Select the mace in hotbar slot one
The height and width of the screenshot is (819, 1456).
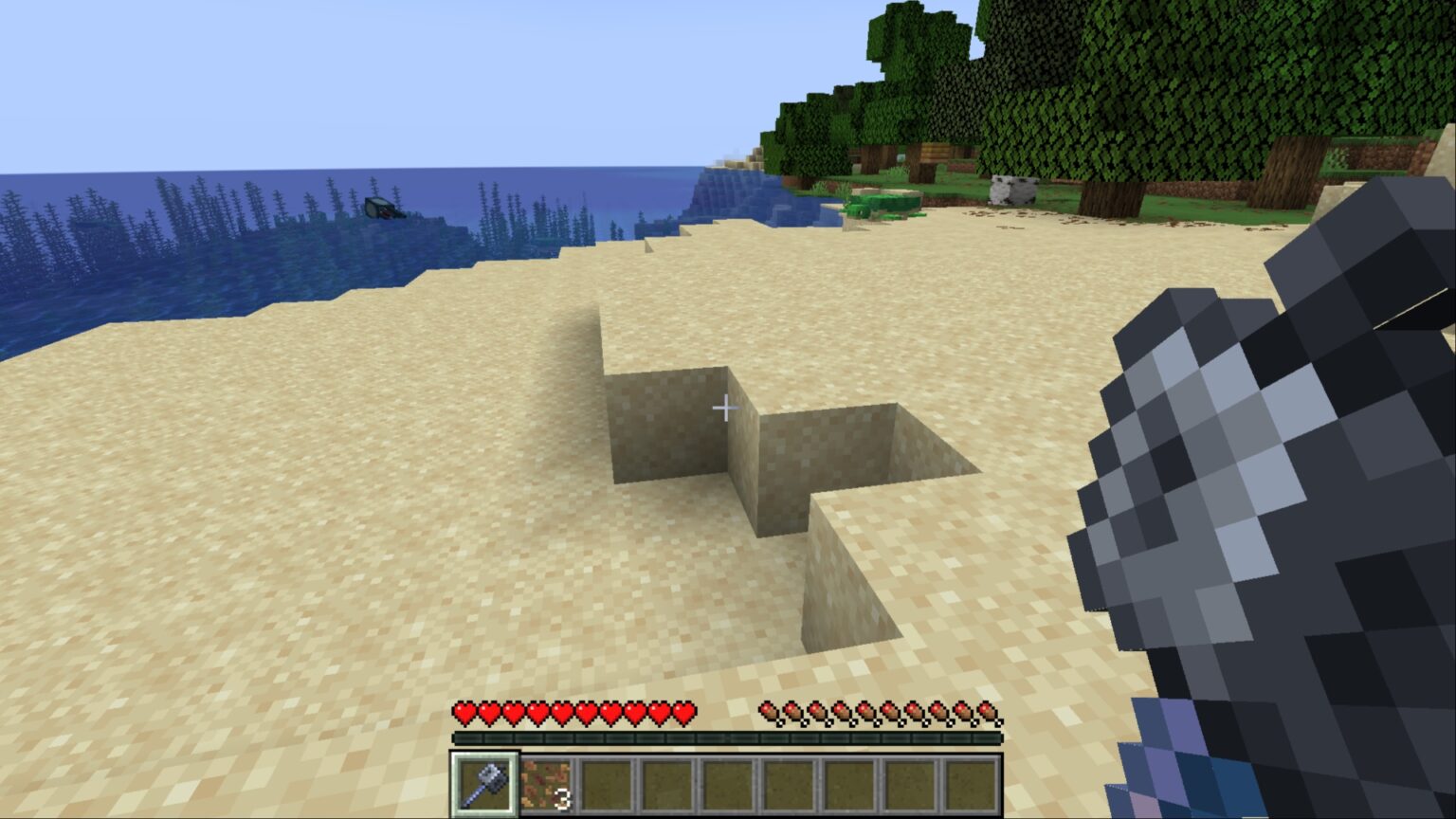pos(487,782)
